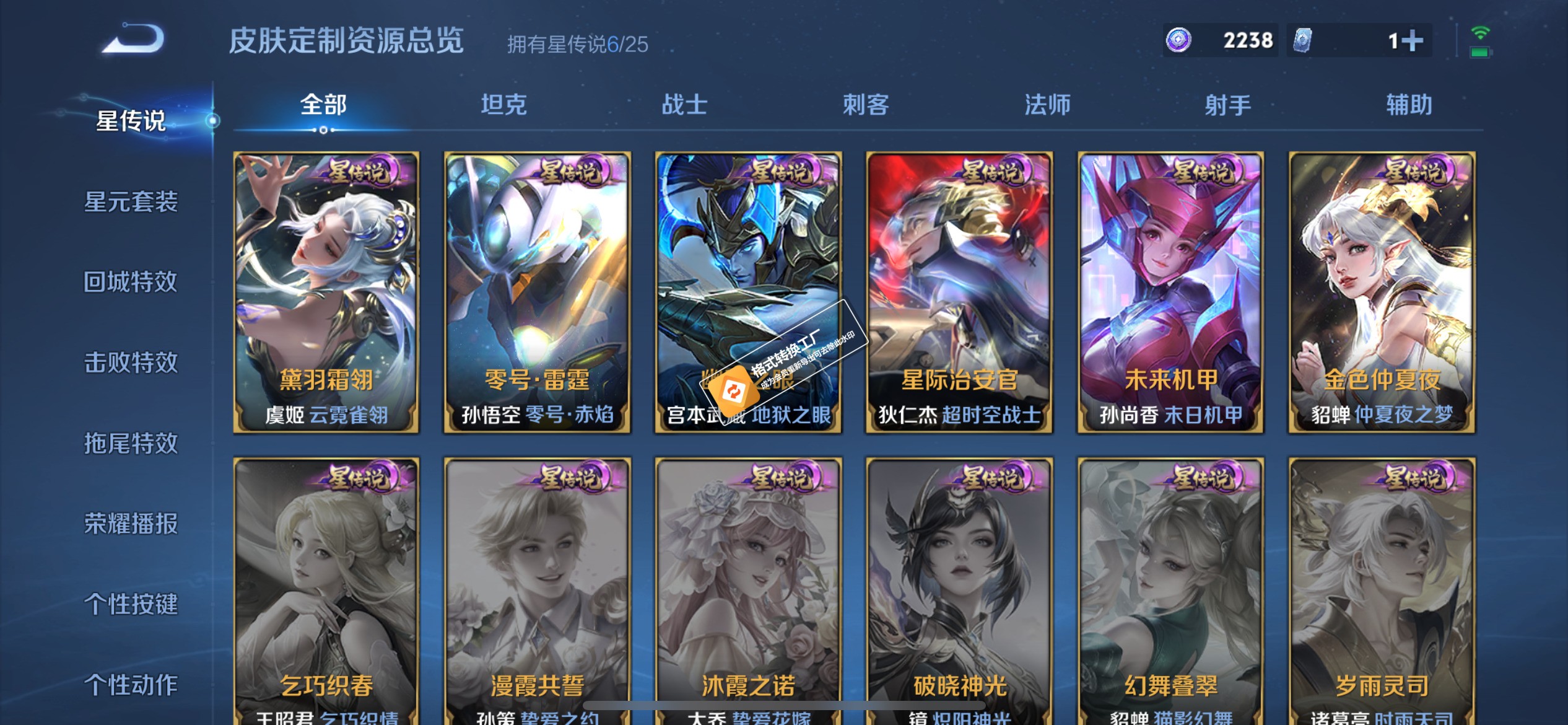Click the page indicator dot under 全部

323,131
